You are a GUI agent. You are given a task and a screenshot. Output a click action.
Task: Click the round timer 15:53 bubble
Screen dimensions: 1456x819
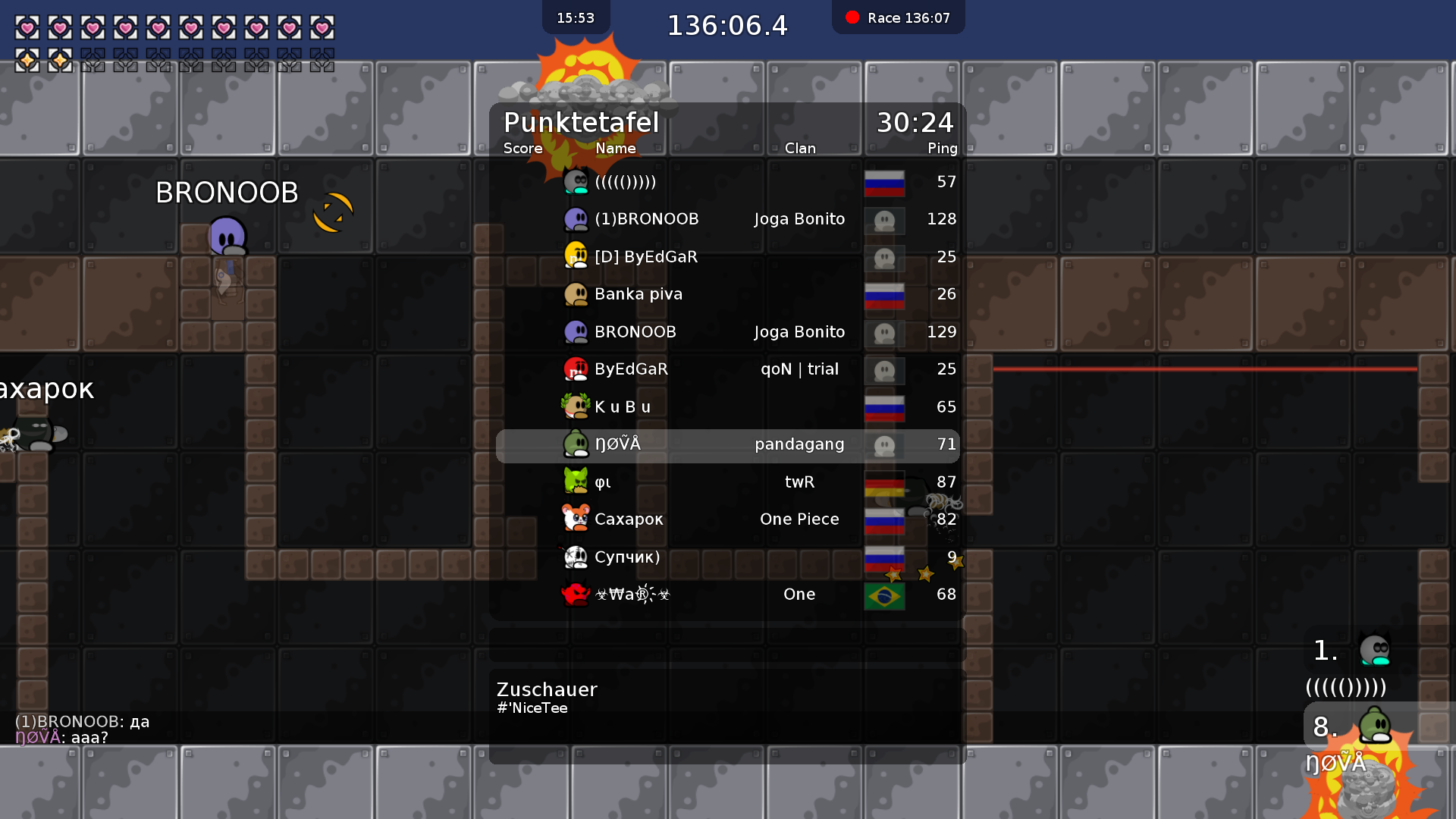point(576,17)
